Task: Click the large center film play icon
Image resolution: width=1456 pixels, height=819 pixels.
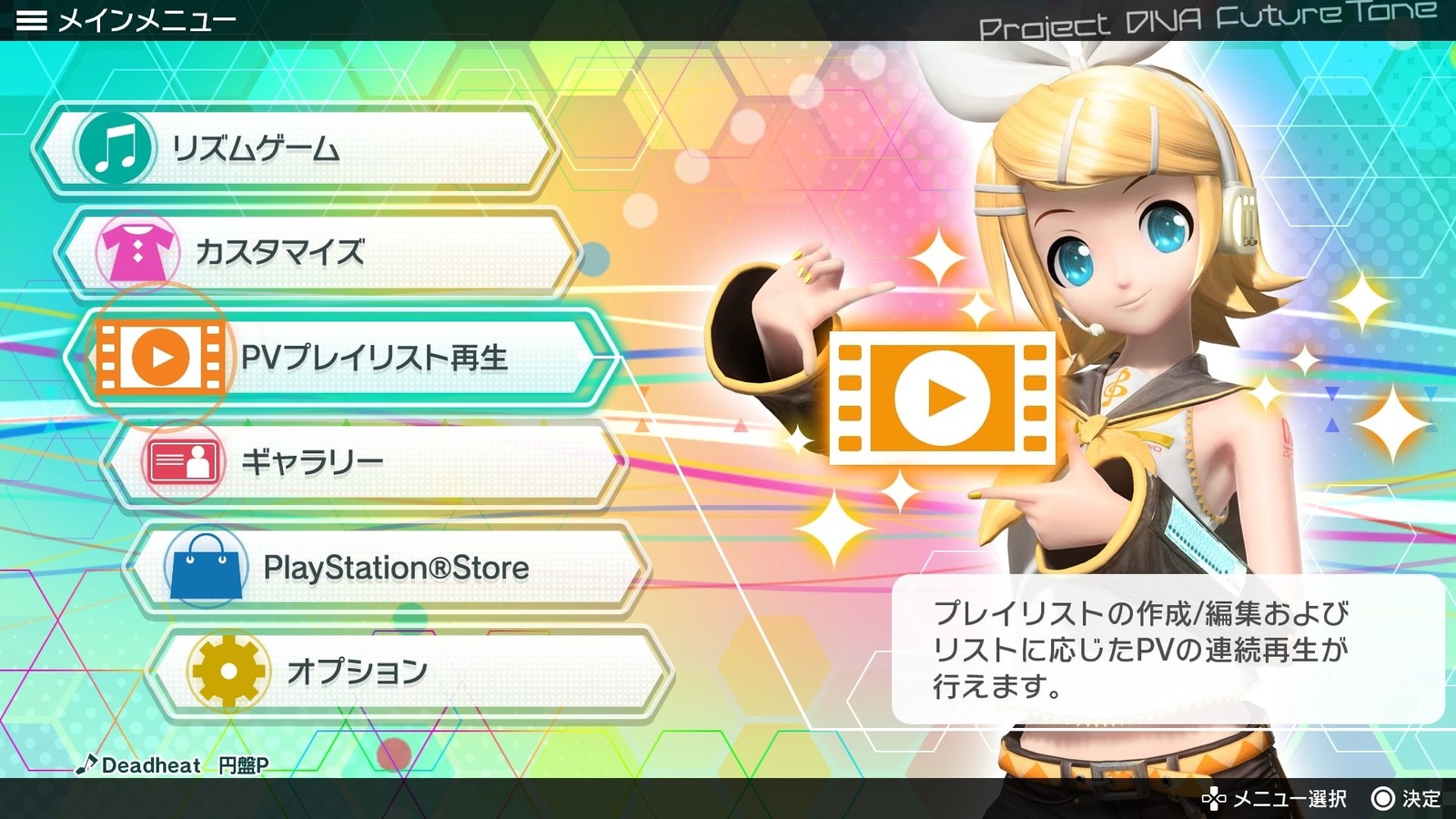Action: pos(946,399)
